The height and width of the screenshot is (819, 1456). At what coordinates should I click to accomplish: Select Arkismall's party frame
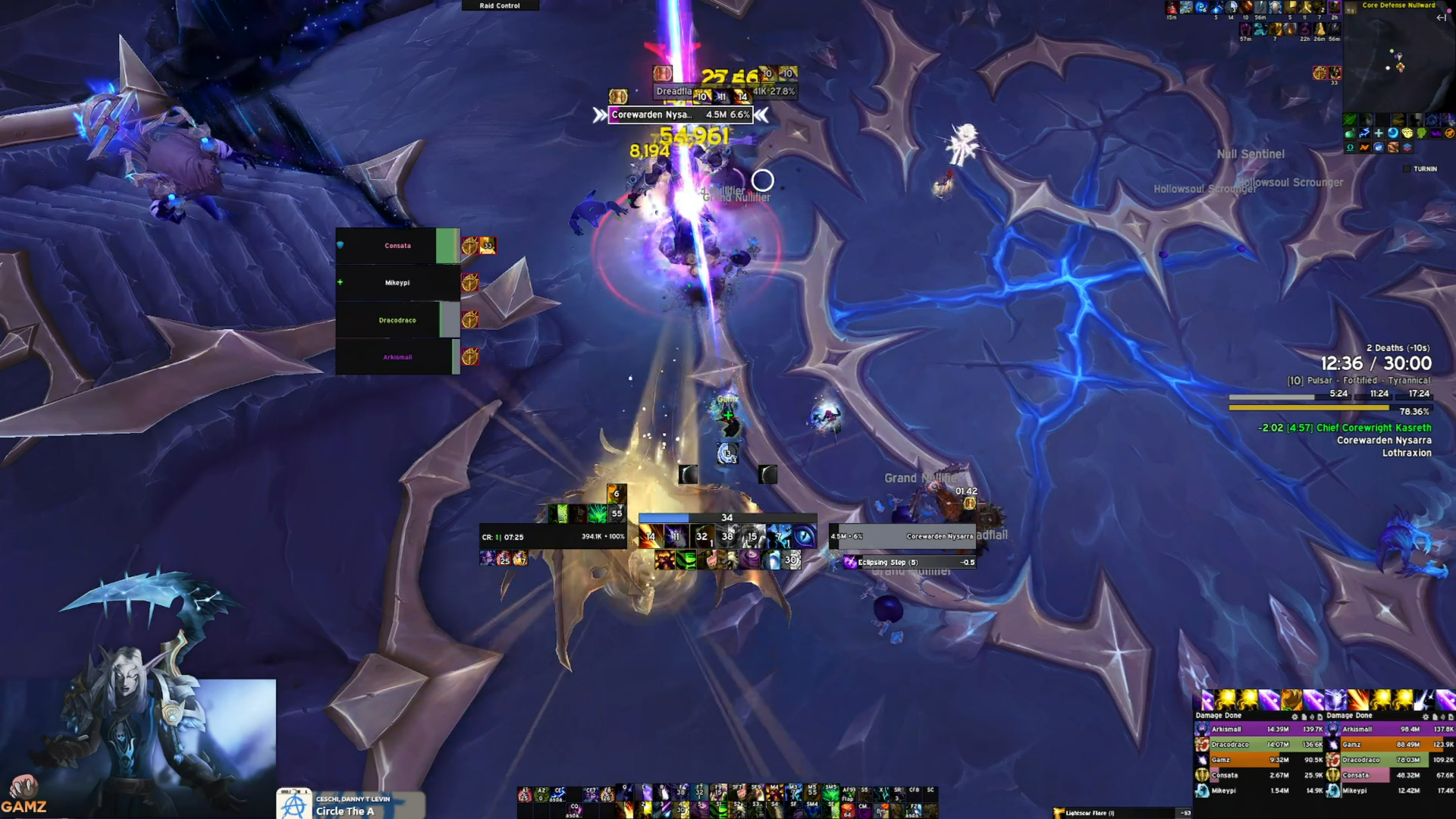(x=397, y=357)
